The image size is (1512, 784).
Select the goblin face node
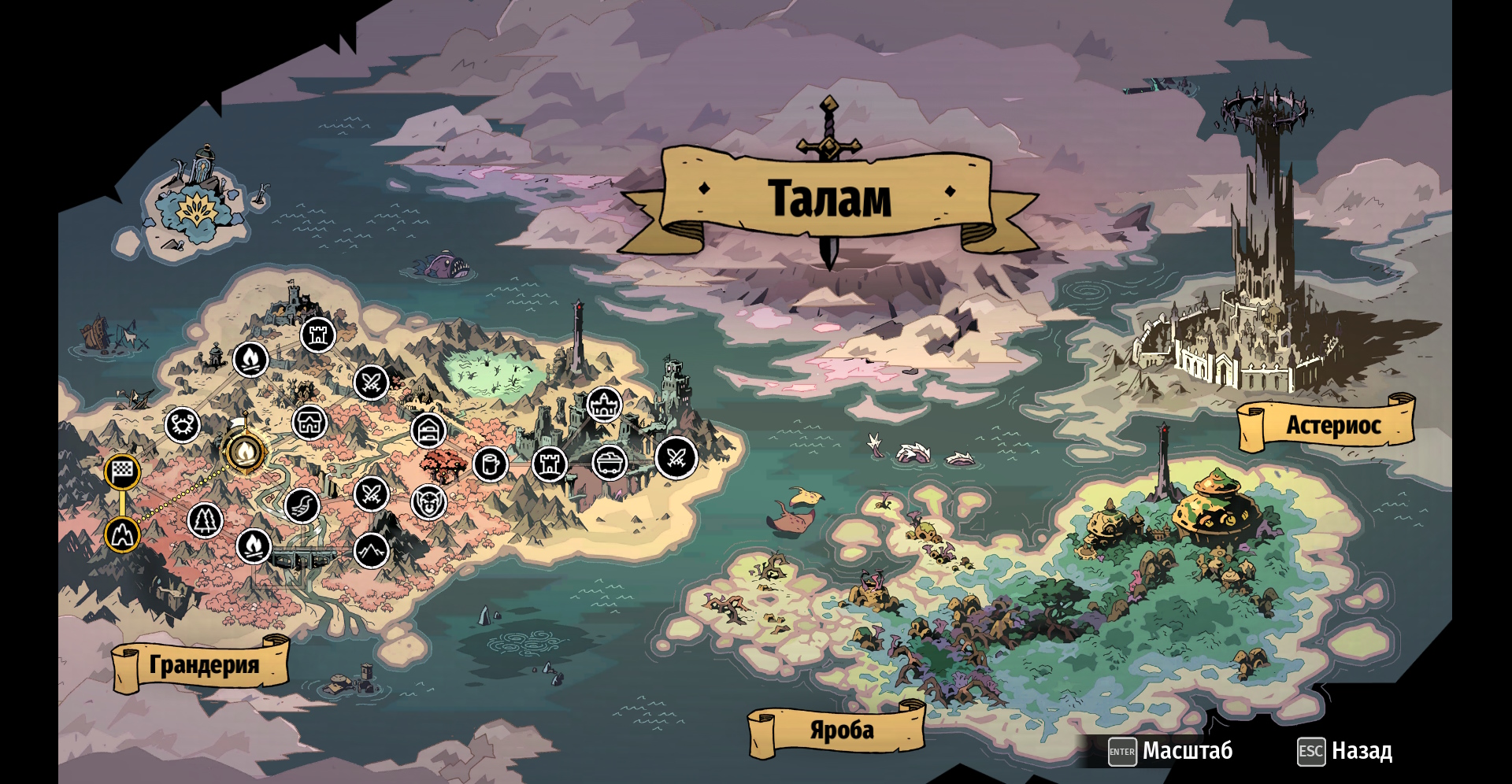(x=428, y=501)
